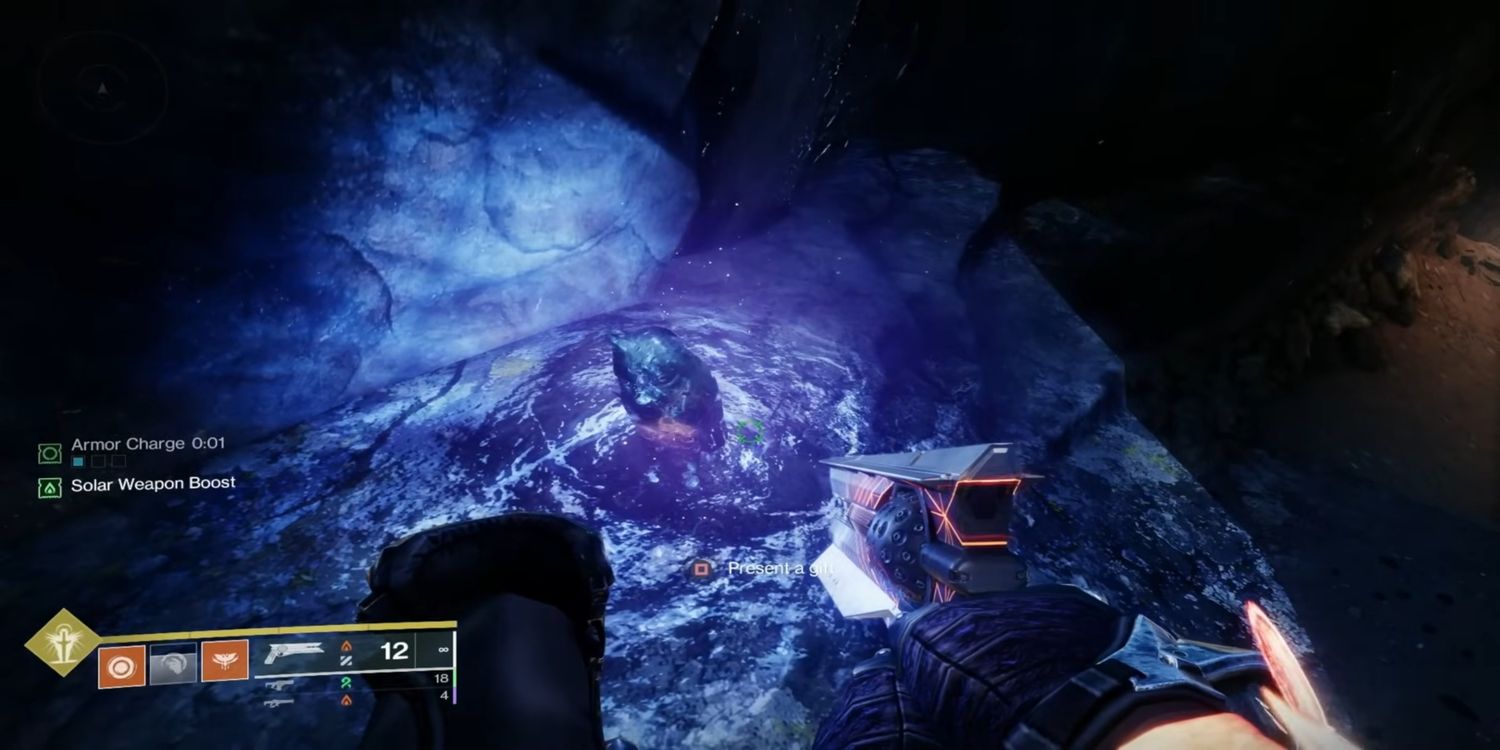The width and height of the screenshot is (1500, 750).
Task: Select the equipped hand cannon weapon icon
Action: point(297,655)
